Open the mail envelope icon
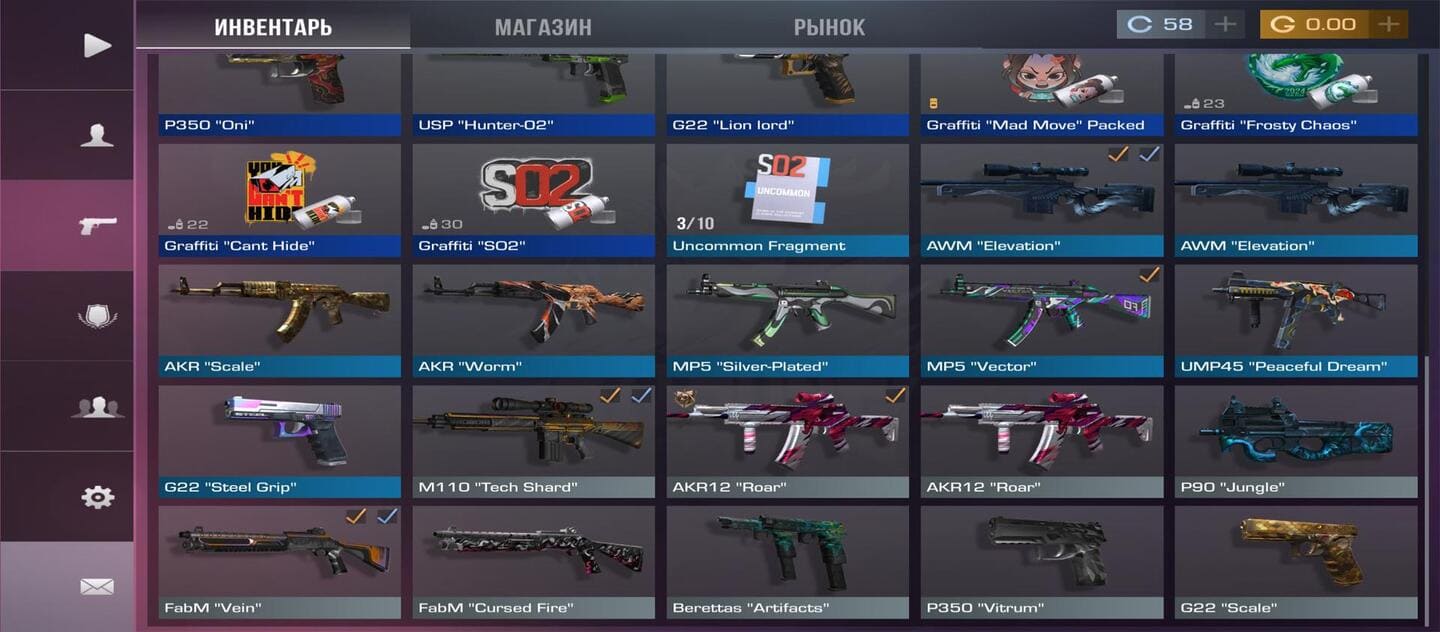 tap(97, 586)
